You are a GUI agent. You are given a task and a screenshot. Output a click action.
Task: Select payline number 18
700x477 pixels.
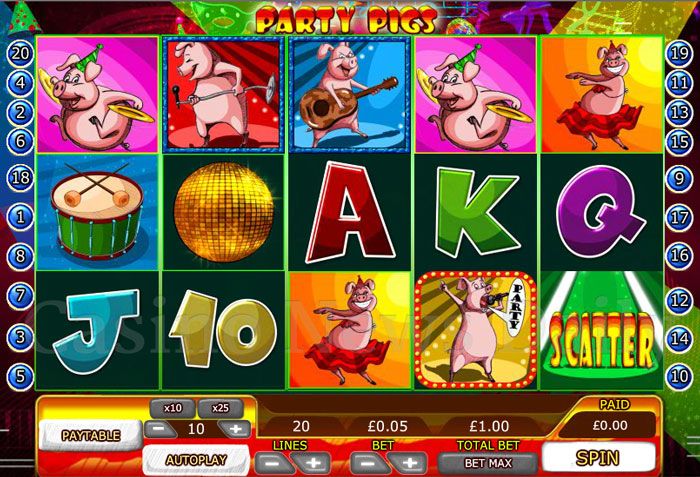point(20,179)
